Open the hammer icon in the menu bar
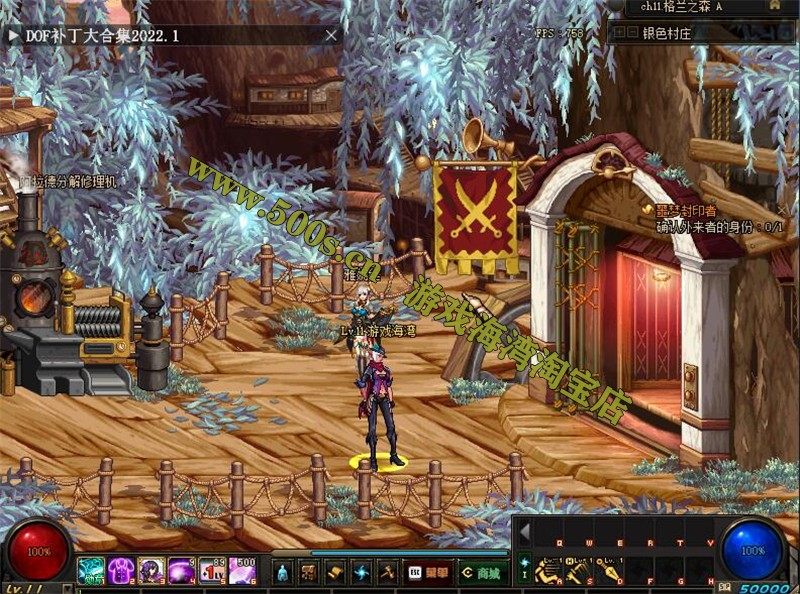 (x=387, y=572)
